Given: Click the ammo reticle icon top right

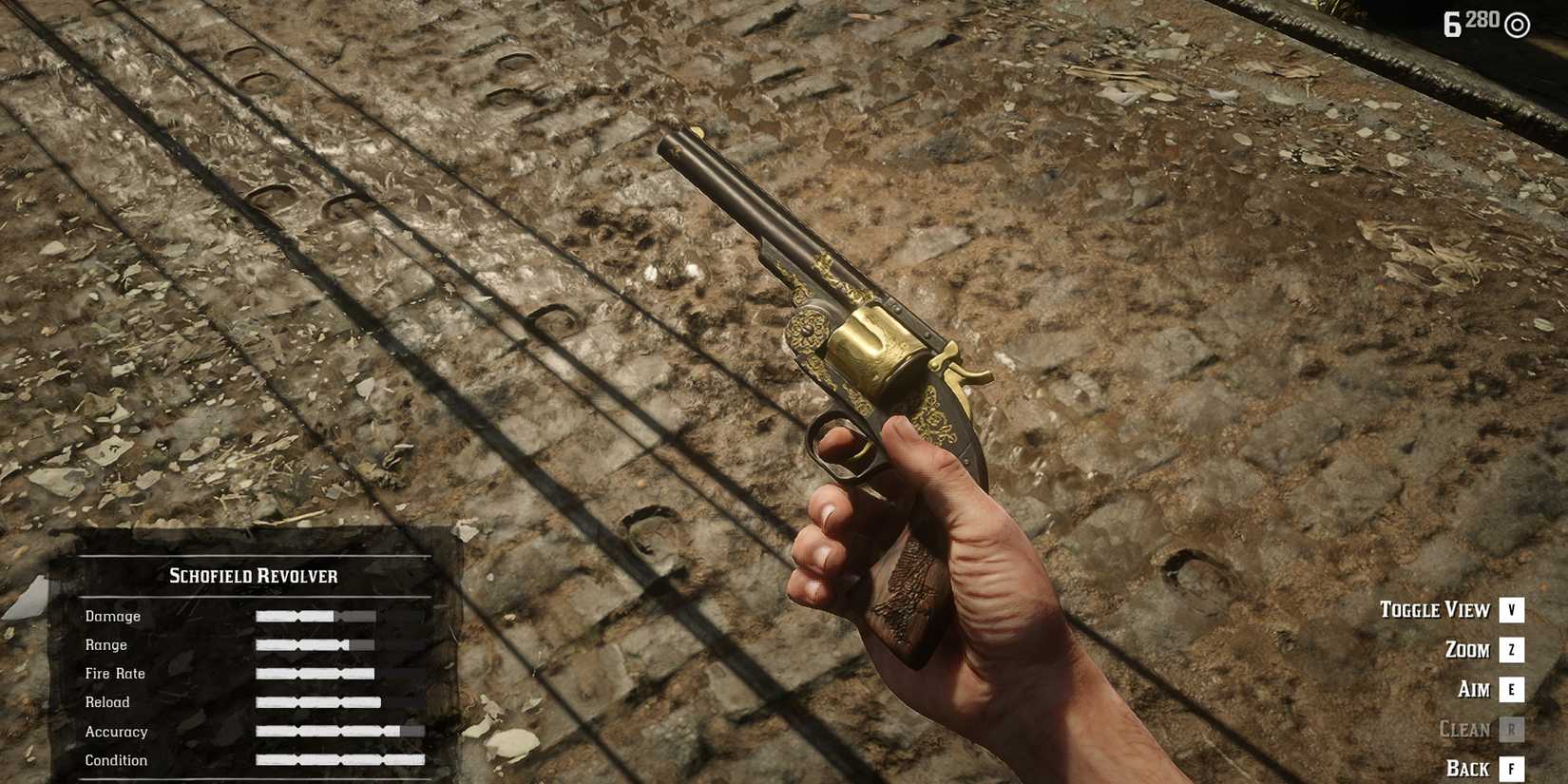Looking at the screenshot, I should 1516,23.
